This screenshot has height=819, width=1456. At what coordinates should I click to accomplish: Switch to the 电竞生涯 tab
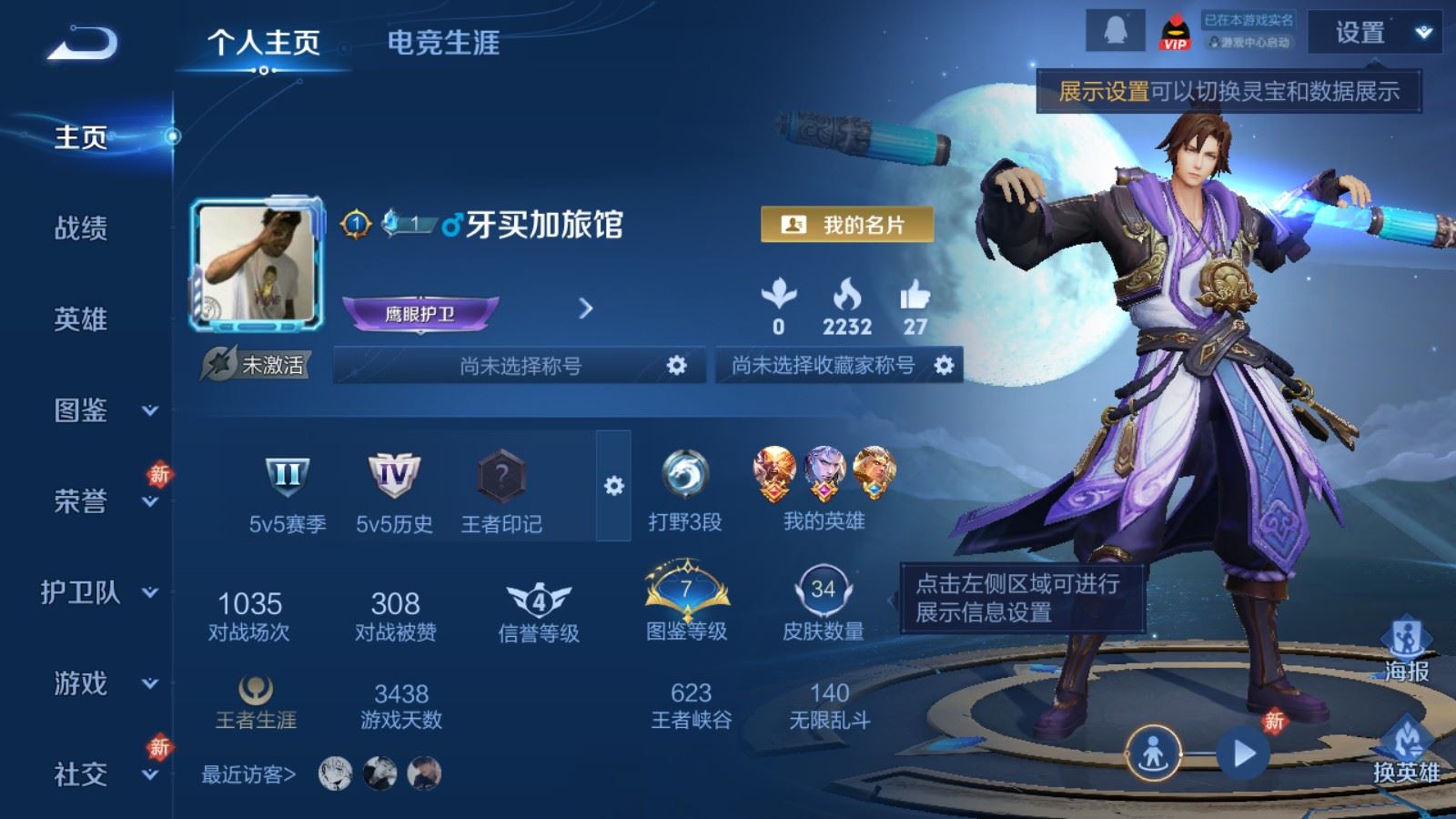(x=443, y=42)
